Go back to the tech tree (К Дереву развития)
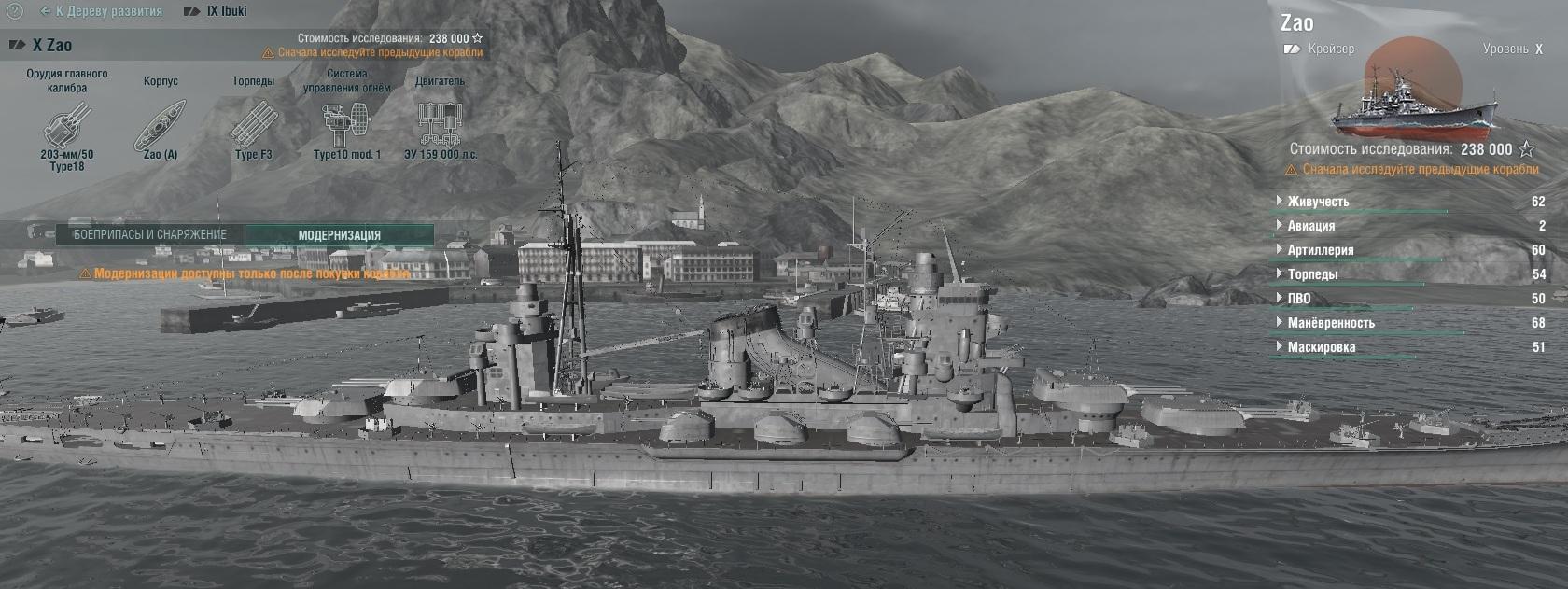 pos(102,12)
